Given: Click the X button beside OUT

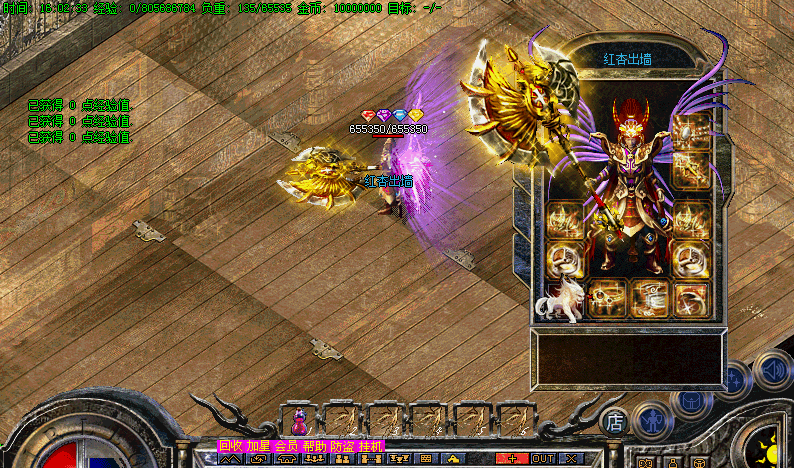Looking at the screenshot, I should tap(571, 458).
